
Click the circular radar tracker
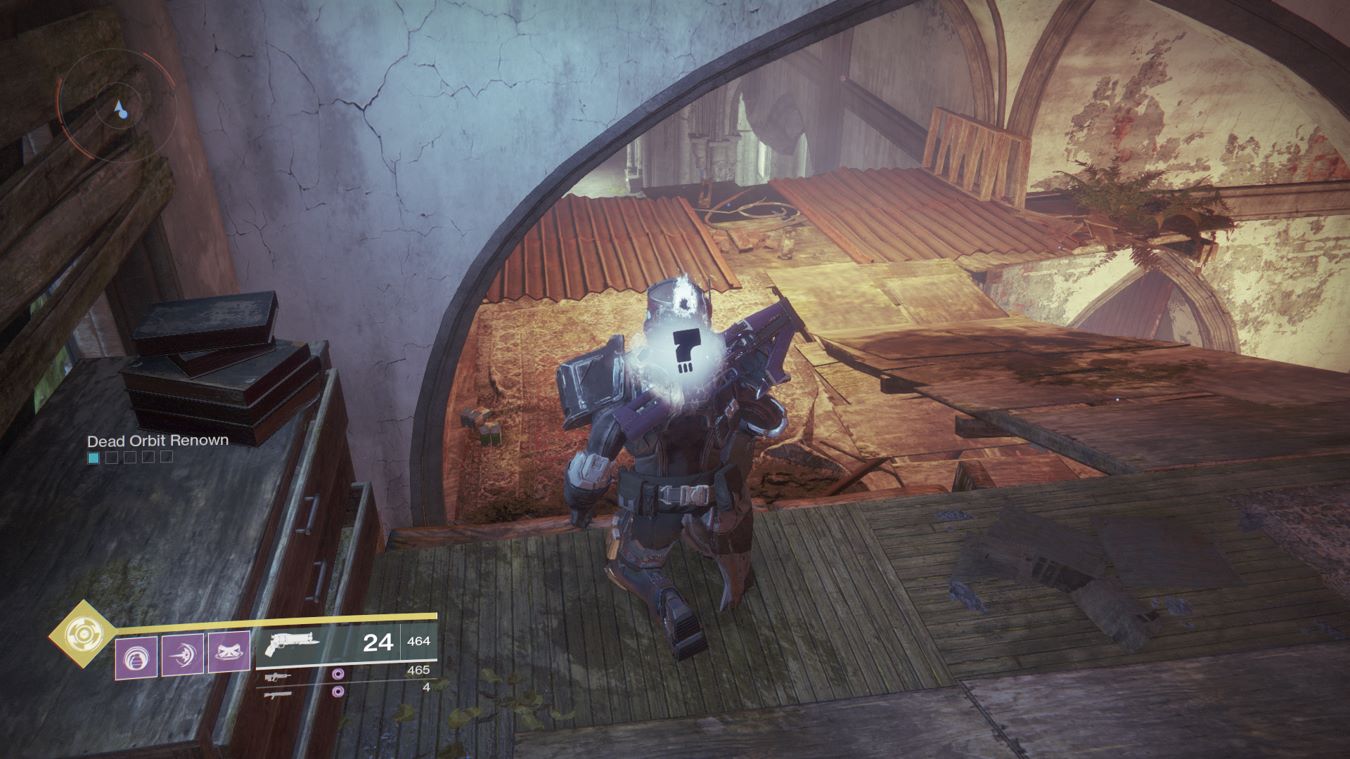tap(105, 101)
